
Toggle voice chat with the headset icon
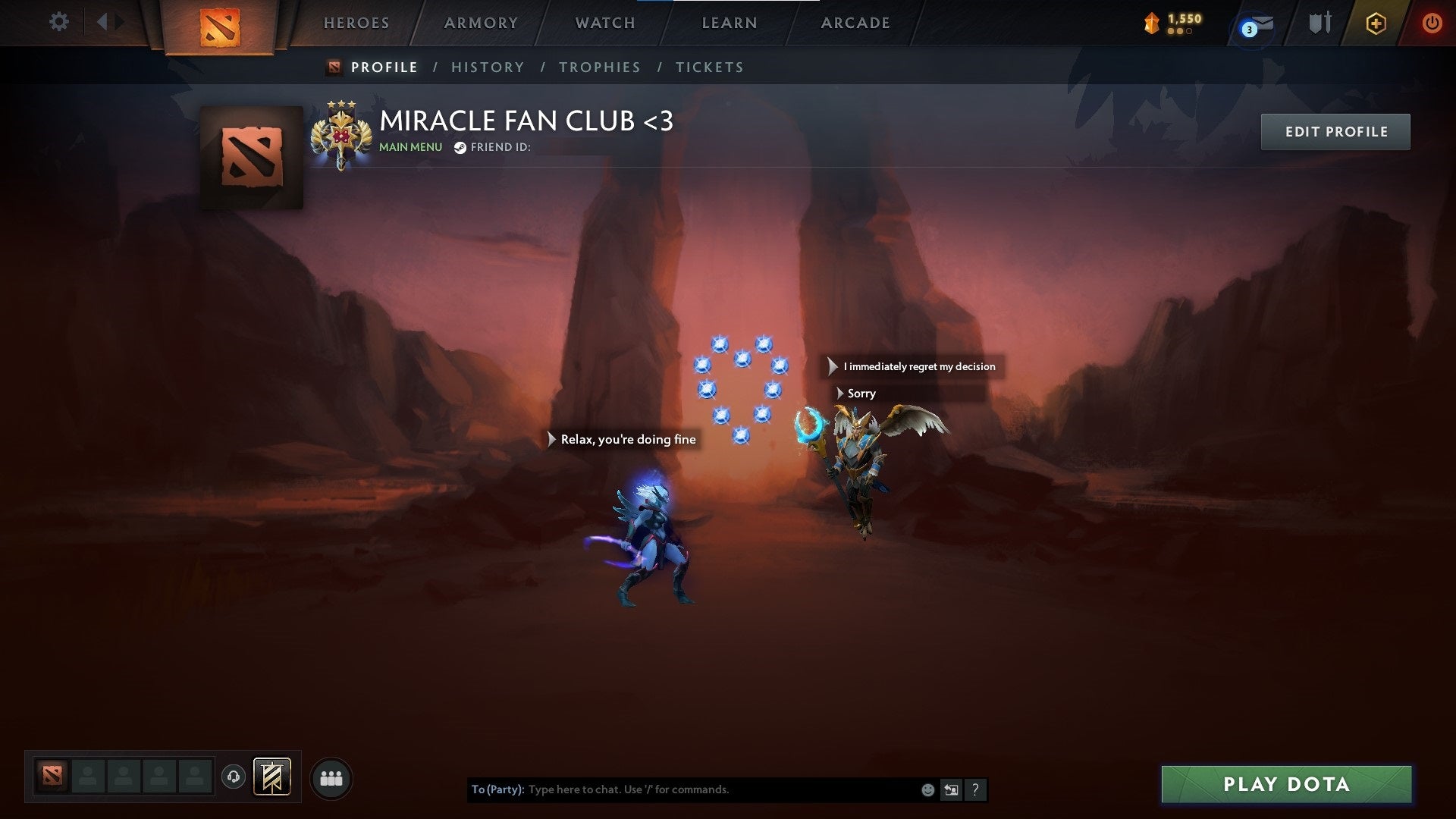pos(234,777)
